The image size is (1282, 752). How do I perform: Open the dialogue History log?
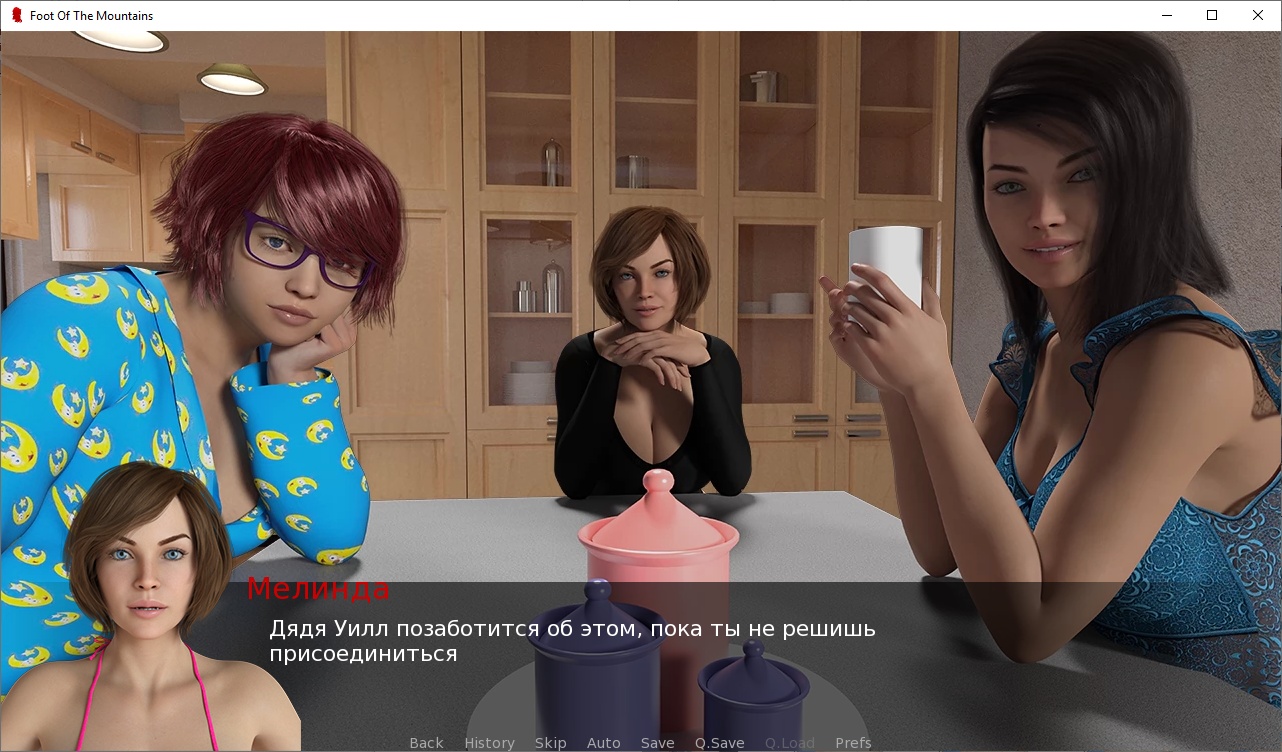click(489, 743)
